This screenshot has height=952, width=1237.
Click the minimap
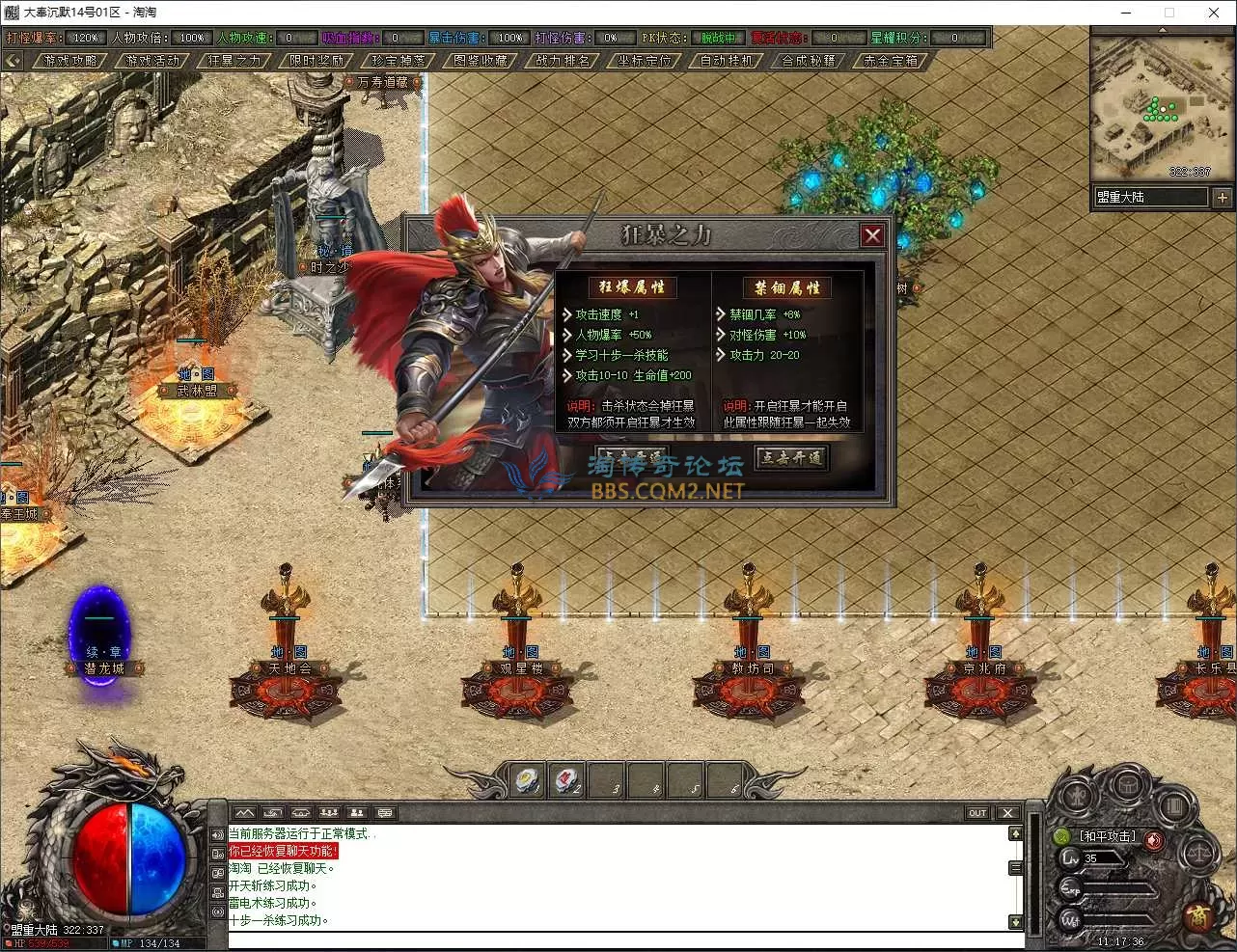click(x=1149, y=108)
